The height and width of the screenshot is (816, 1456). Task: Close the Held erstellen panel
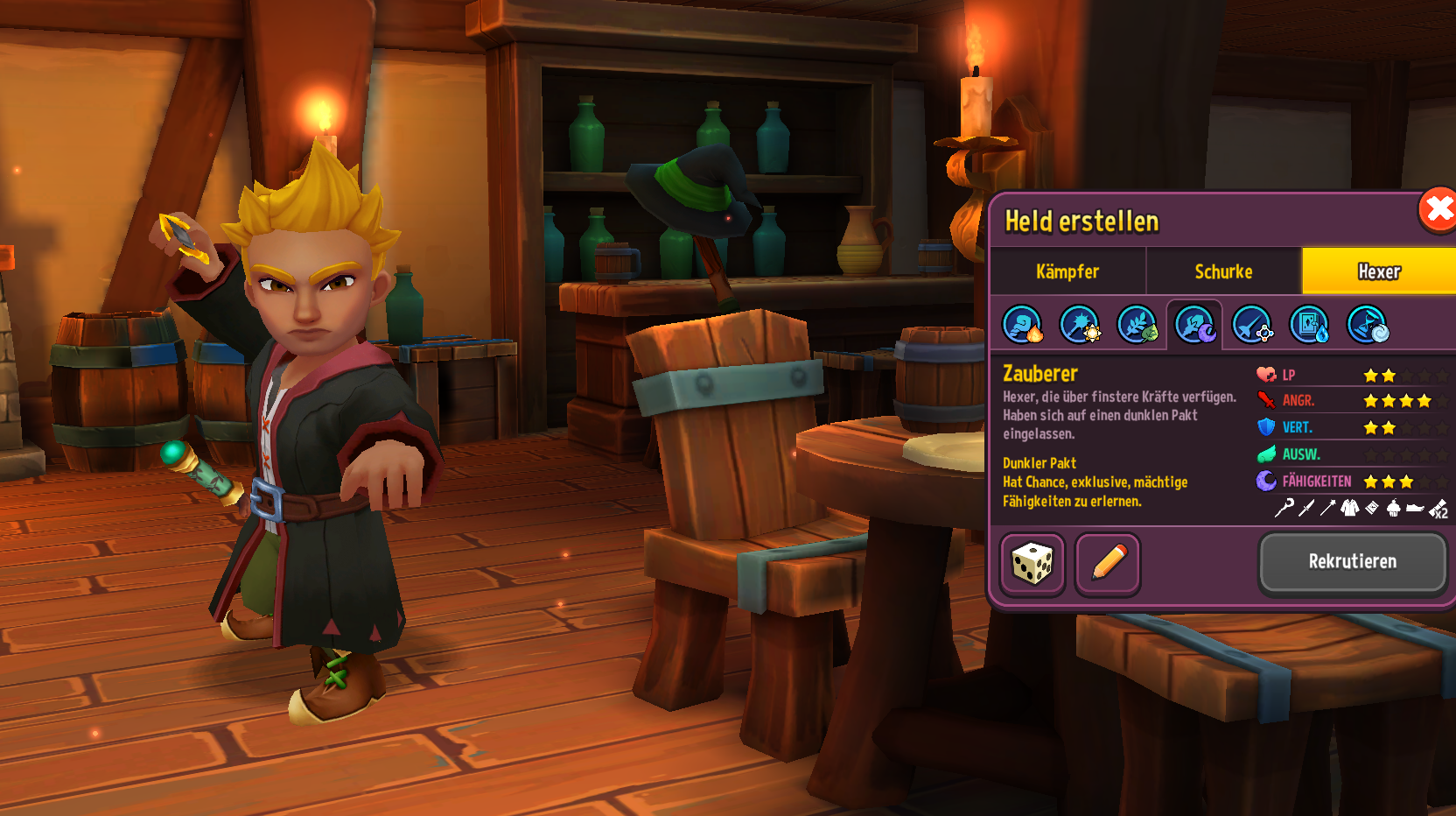click(x=1438, y=210)
